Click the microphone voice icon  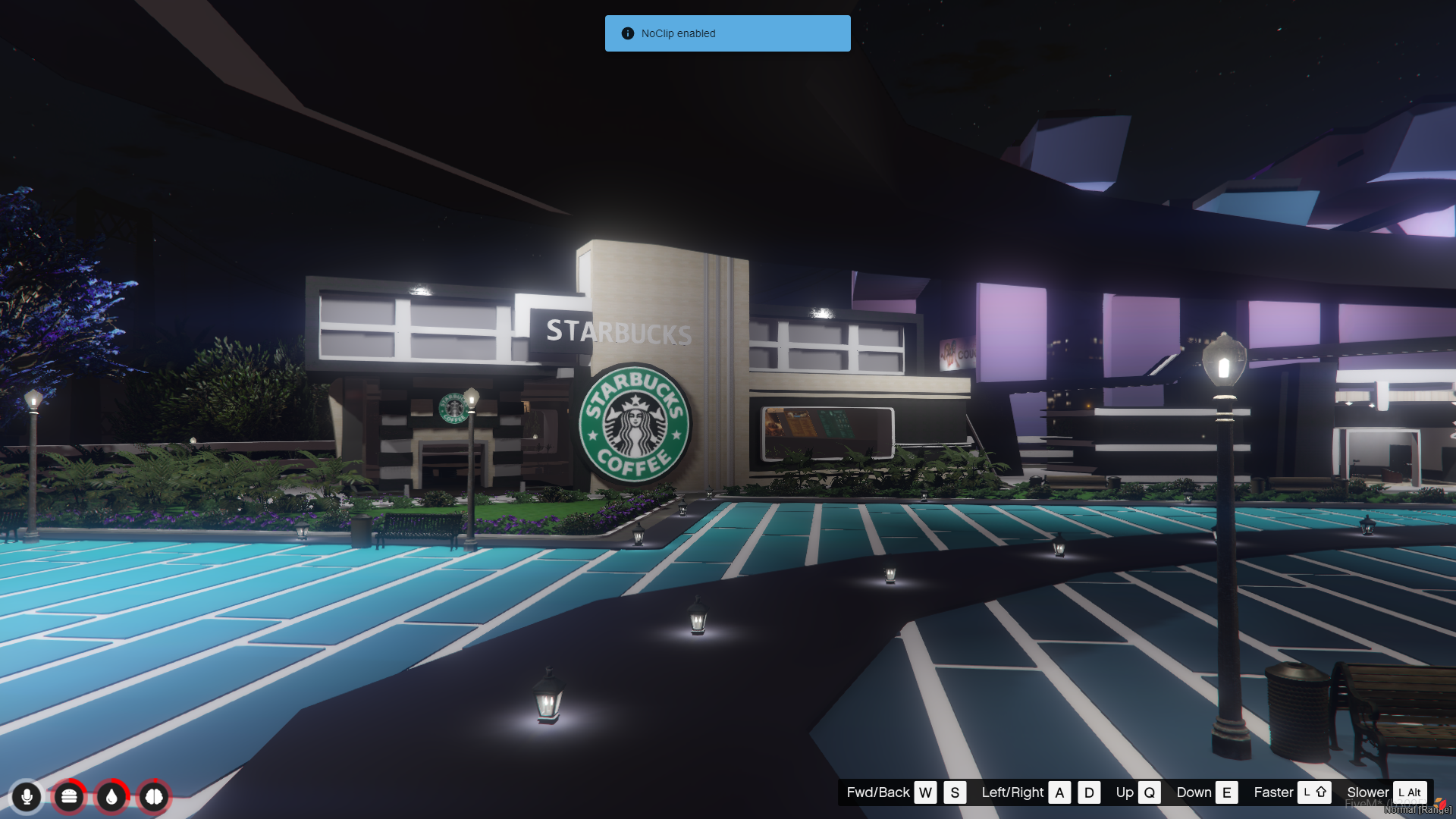pyautogui.click(x=27, y=796)
